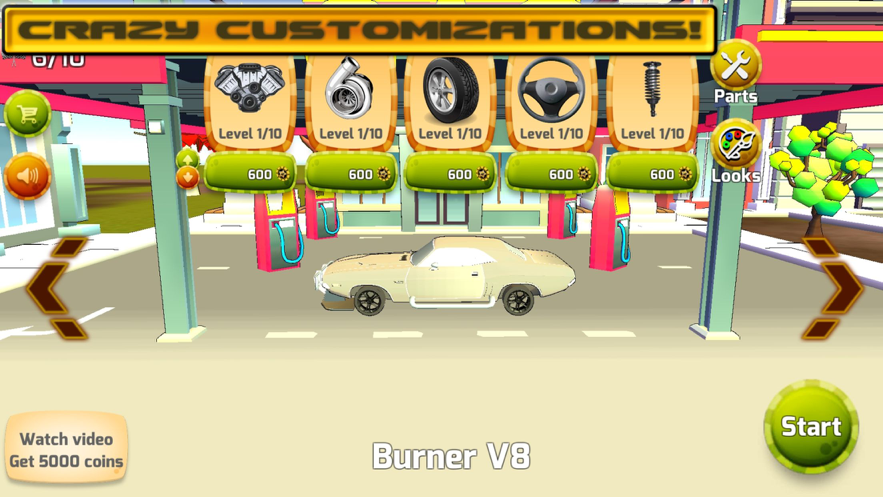Toggle the sound speaker button

click(27, 177)
